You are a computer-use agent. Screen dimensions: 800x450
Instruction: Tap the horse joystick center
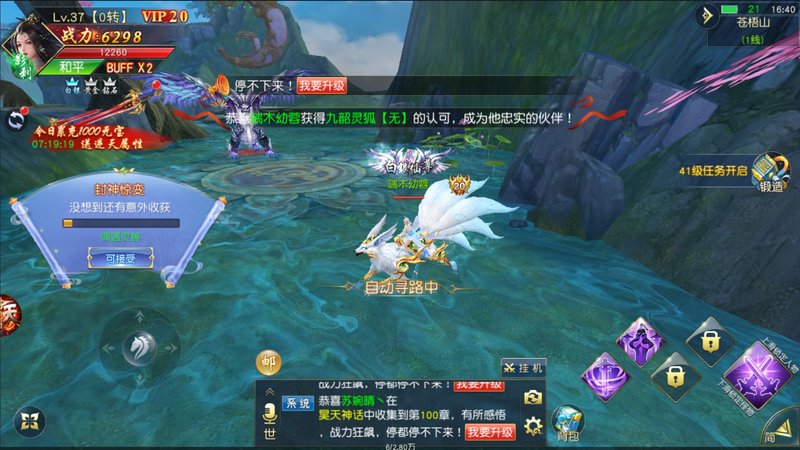pos(139,347)
